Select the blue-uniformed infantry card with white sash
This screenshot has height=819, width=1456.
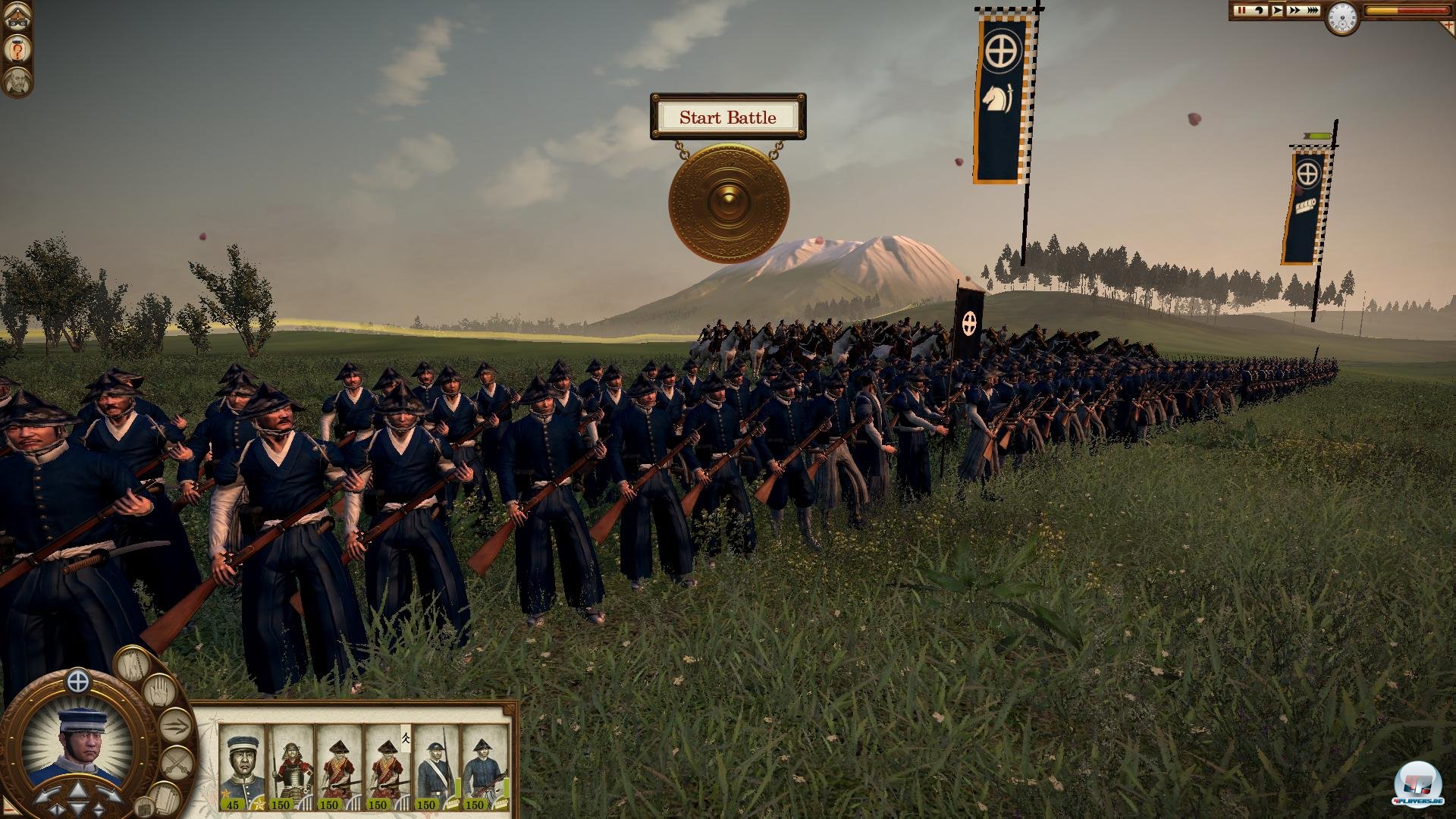[435, 767]
